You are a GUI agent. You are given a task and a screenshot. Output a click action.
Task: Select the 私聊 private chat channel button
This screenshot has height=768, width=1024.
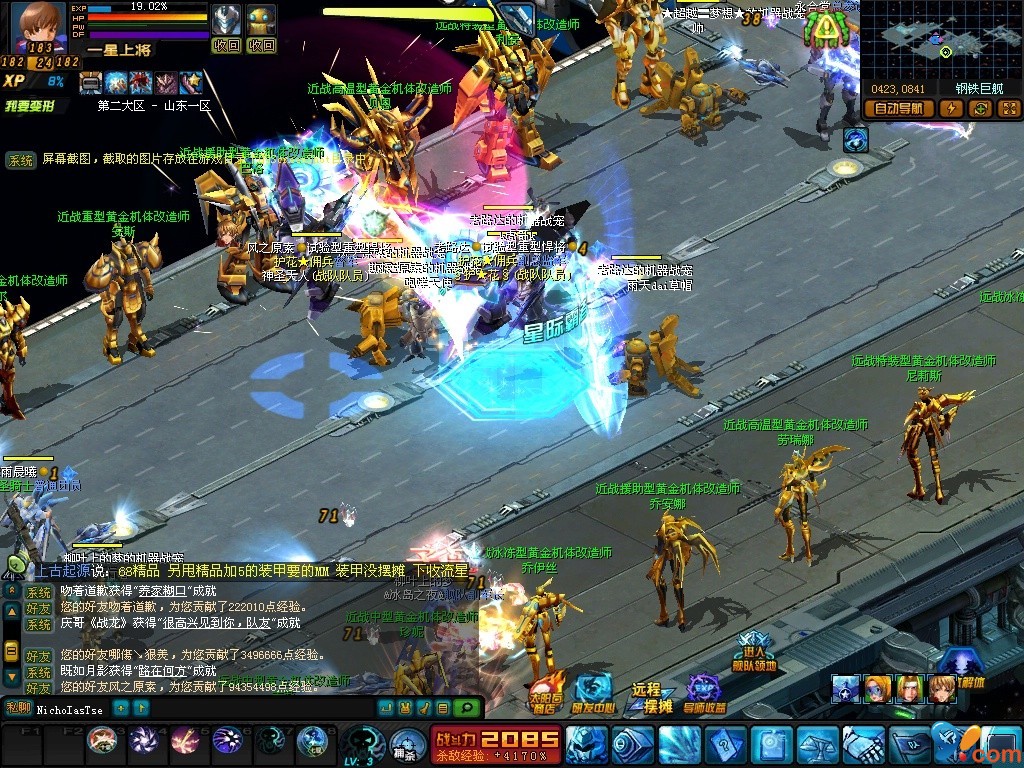tap(17, 708)
